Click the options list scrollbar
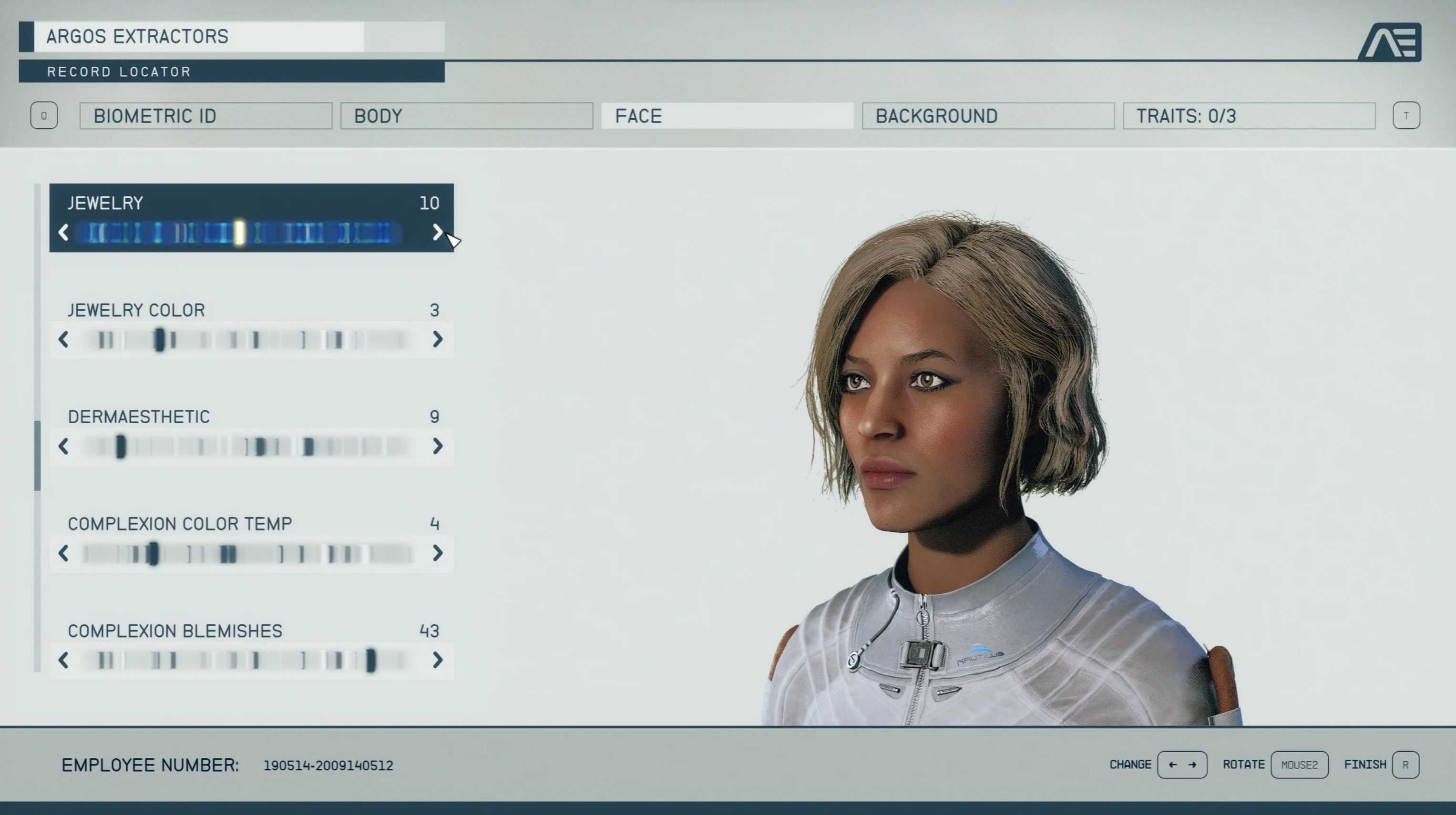This screenshot has height=815, width=1456. click(x=37, y=455)
